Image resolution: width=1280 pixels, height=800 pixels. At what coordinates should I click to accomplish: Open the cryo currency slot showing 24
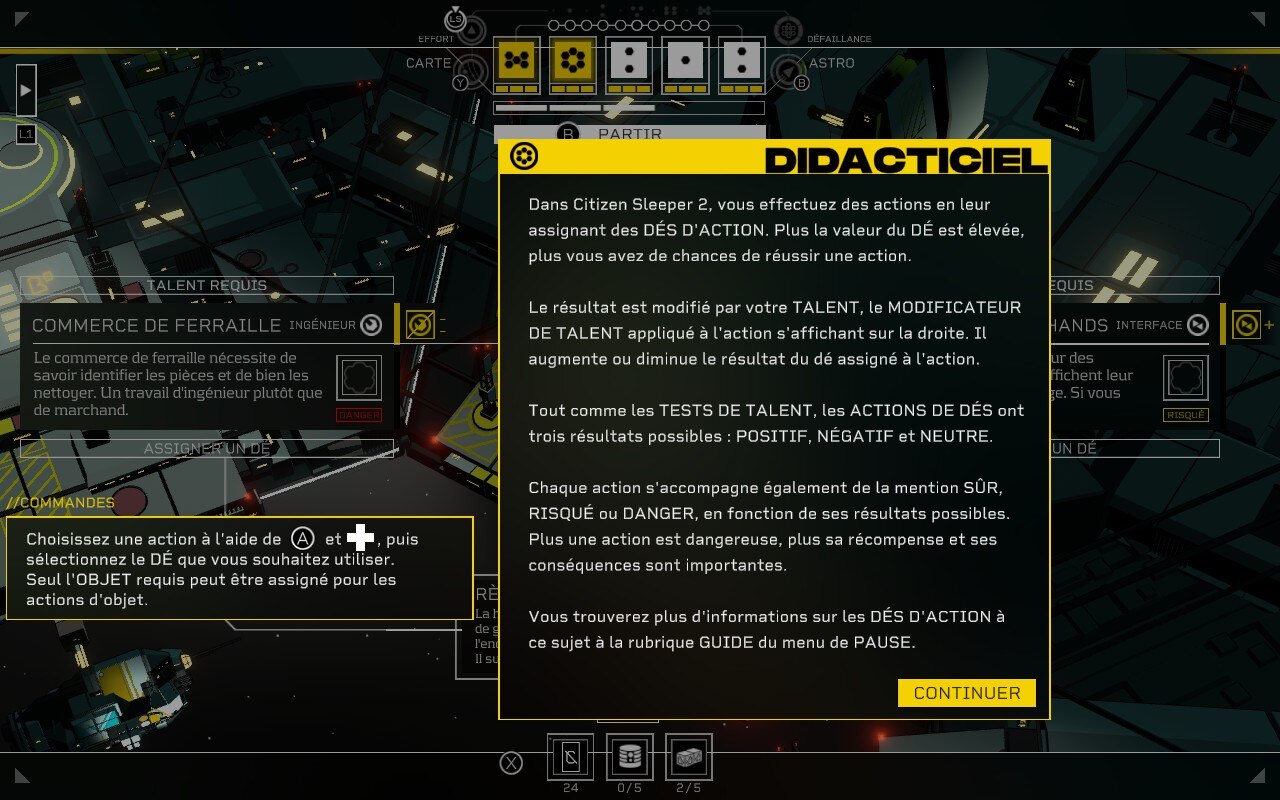click(570, 757)
